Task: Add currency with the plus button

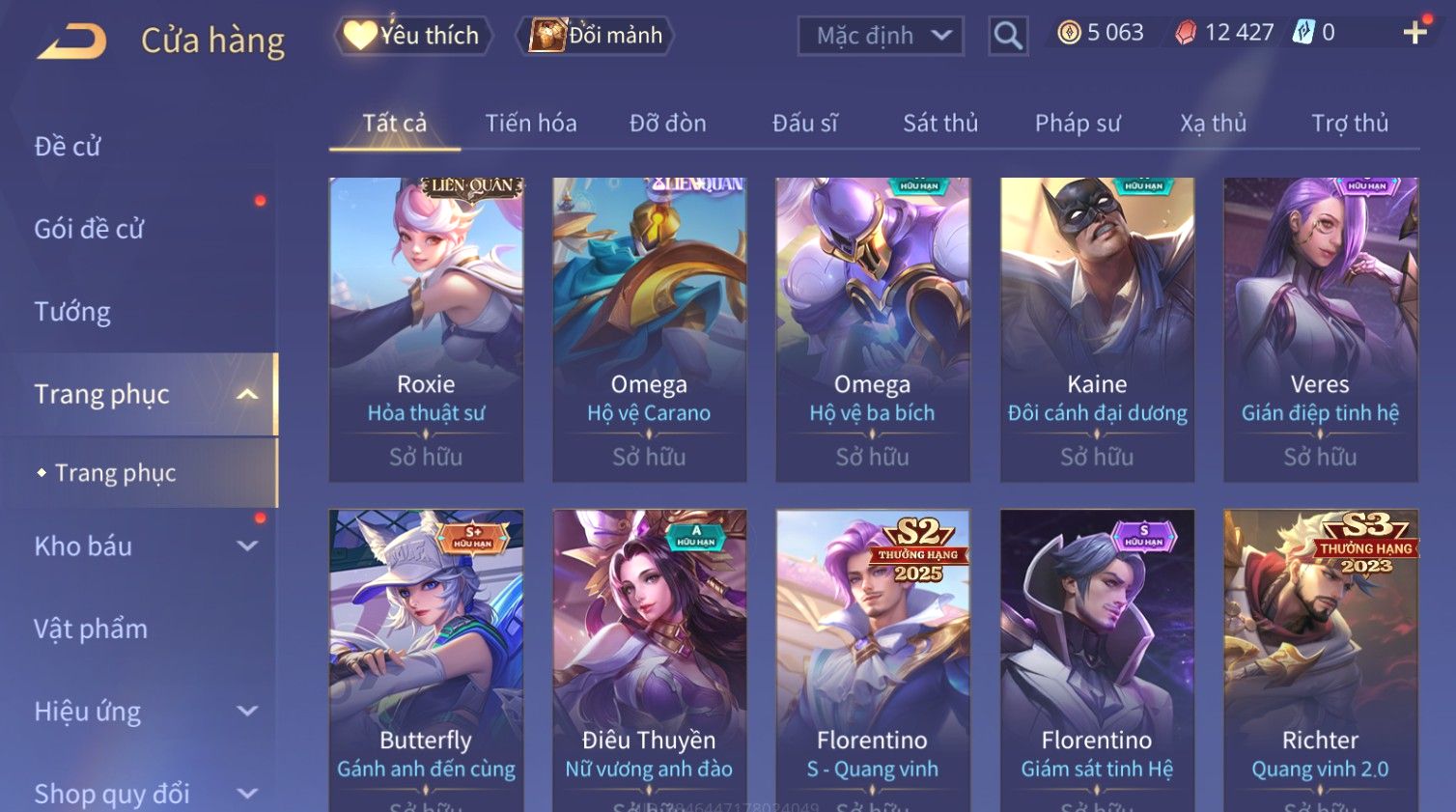Action: 1414,34
